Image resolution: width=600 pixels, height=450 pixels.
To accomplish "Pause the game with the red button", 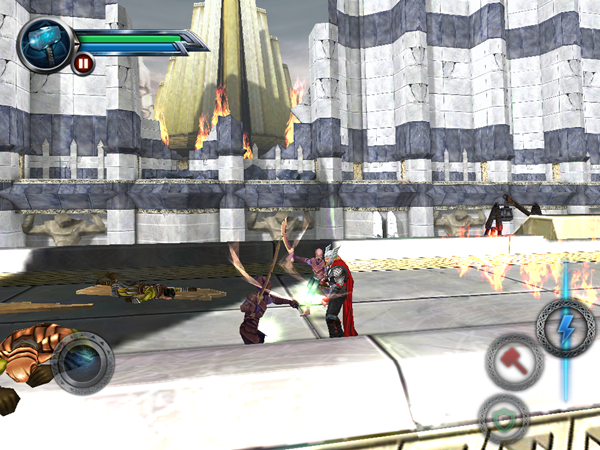I will [x=83, y=64].
